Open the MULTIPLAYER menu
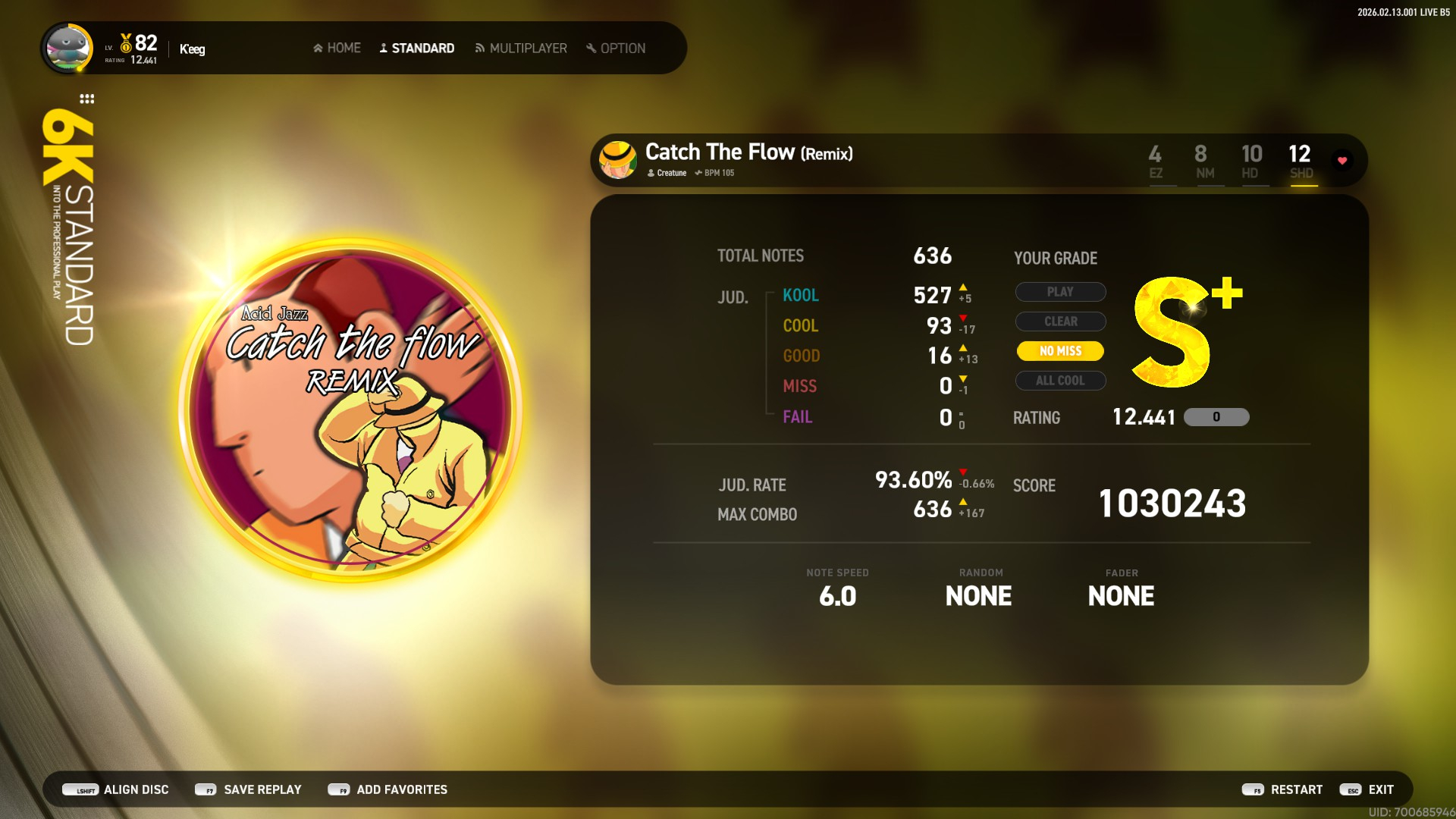 pyautogui.click(x=521, y=49)
